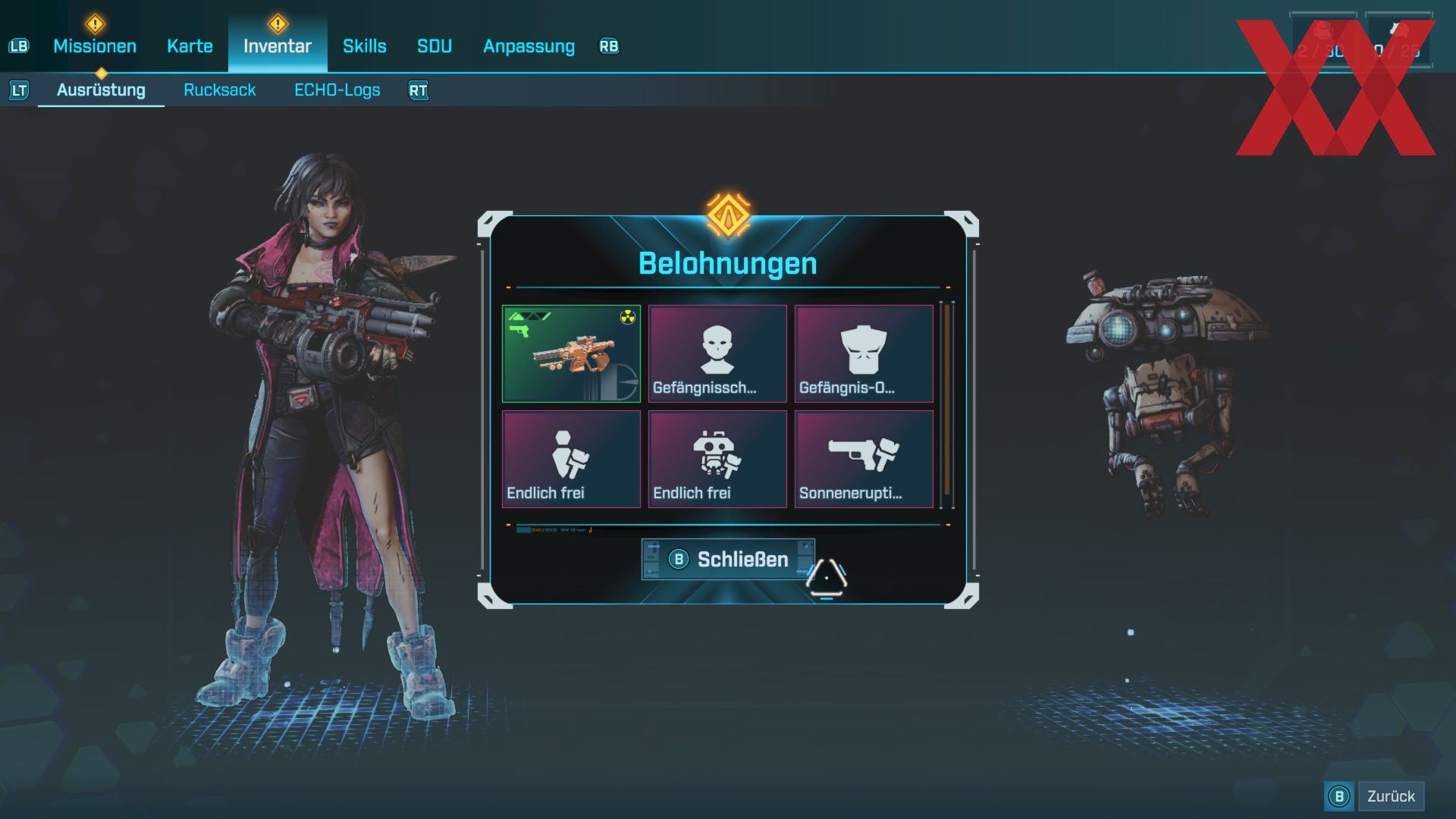Choose the Gefängnissch... head reward tile
The width and height of the screenshot is (1456, 819).
coord(717,353)
